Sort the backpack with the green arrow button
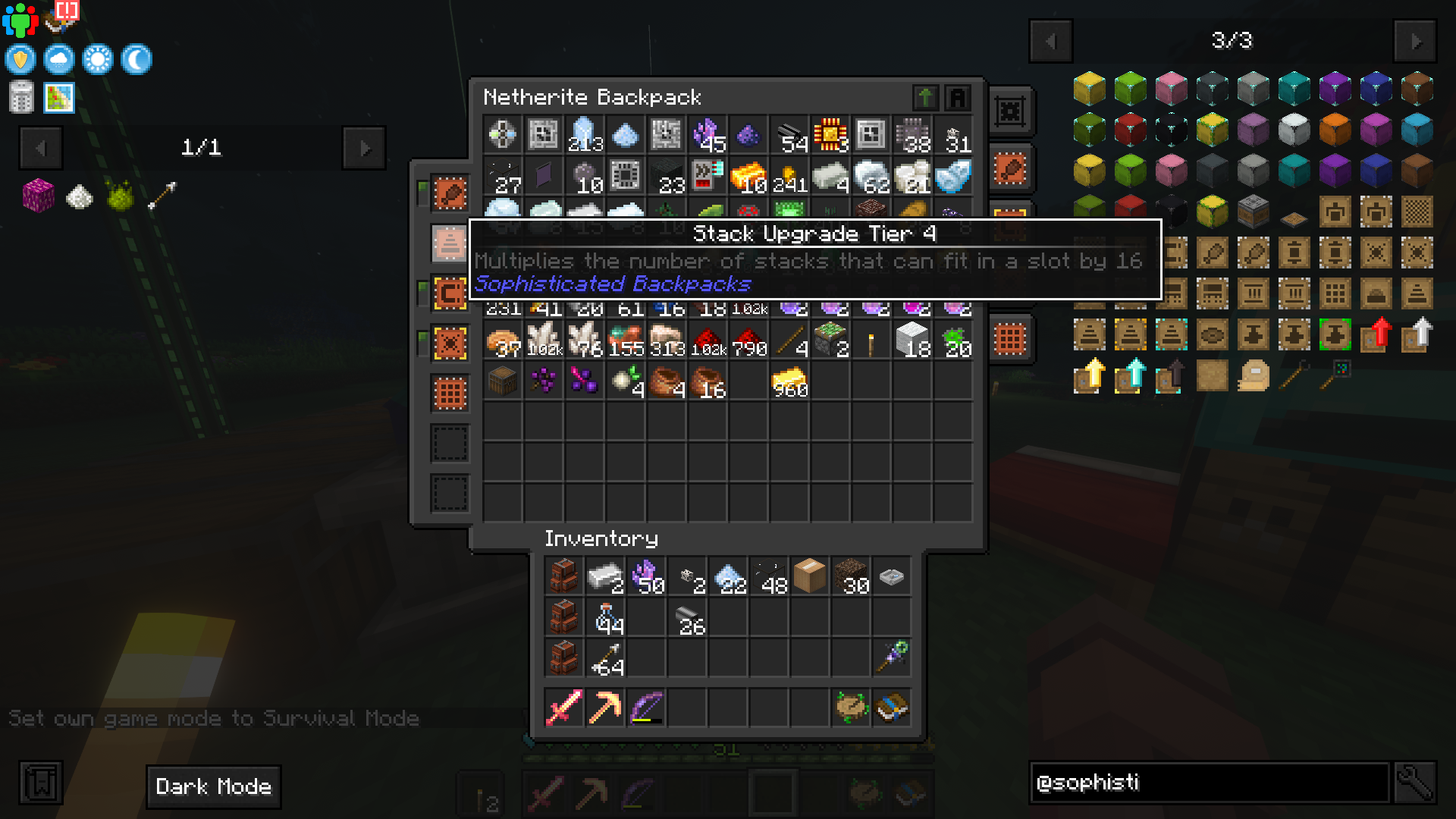 point(925,98)
